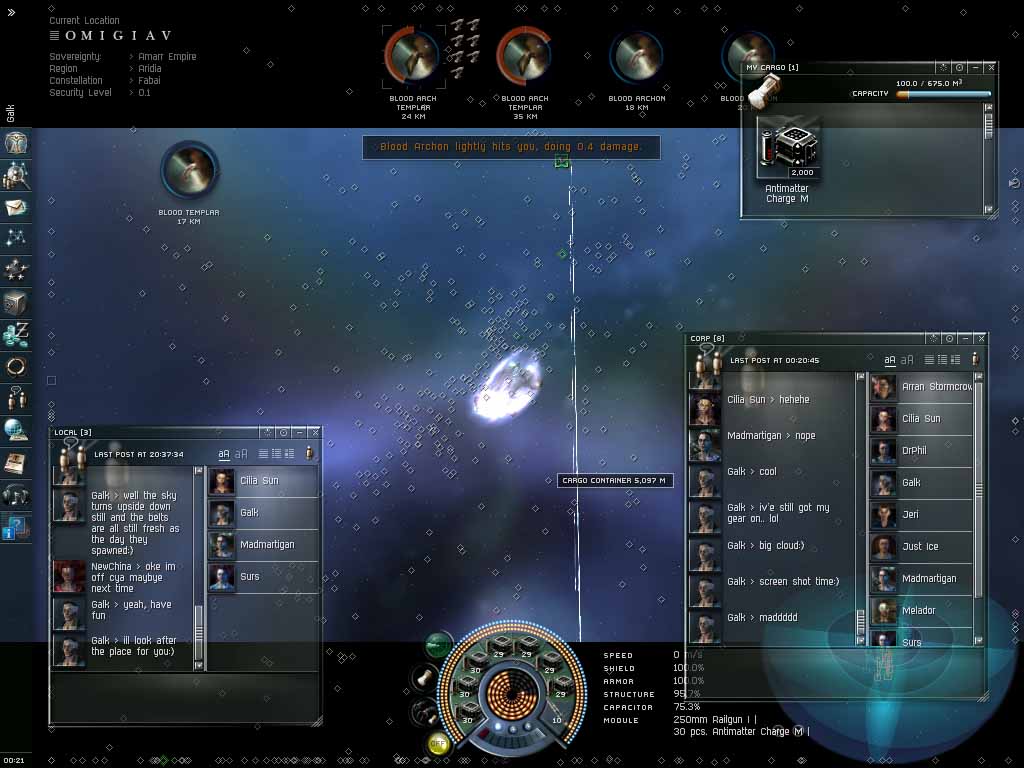Target the Blood Templar at 17 km
This screenshot has width=1024, height=768.
[189, 169]
